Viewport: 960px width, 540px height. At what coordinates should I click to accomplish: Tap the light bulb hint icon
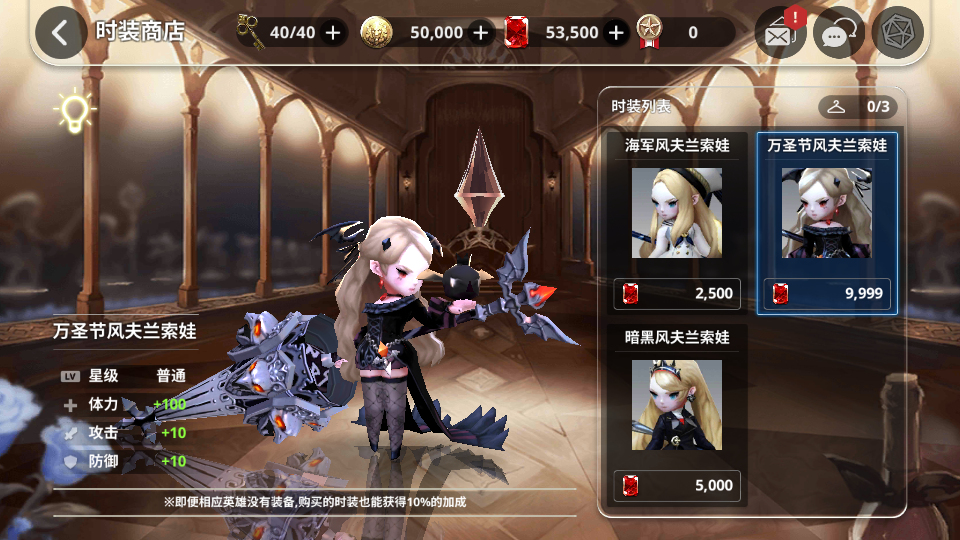pos(74,111)
